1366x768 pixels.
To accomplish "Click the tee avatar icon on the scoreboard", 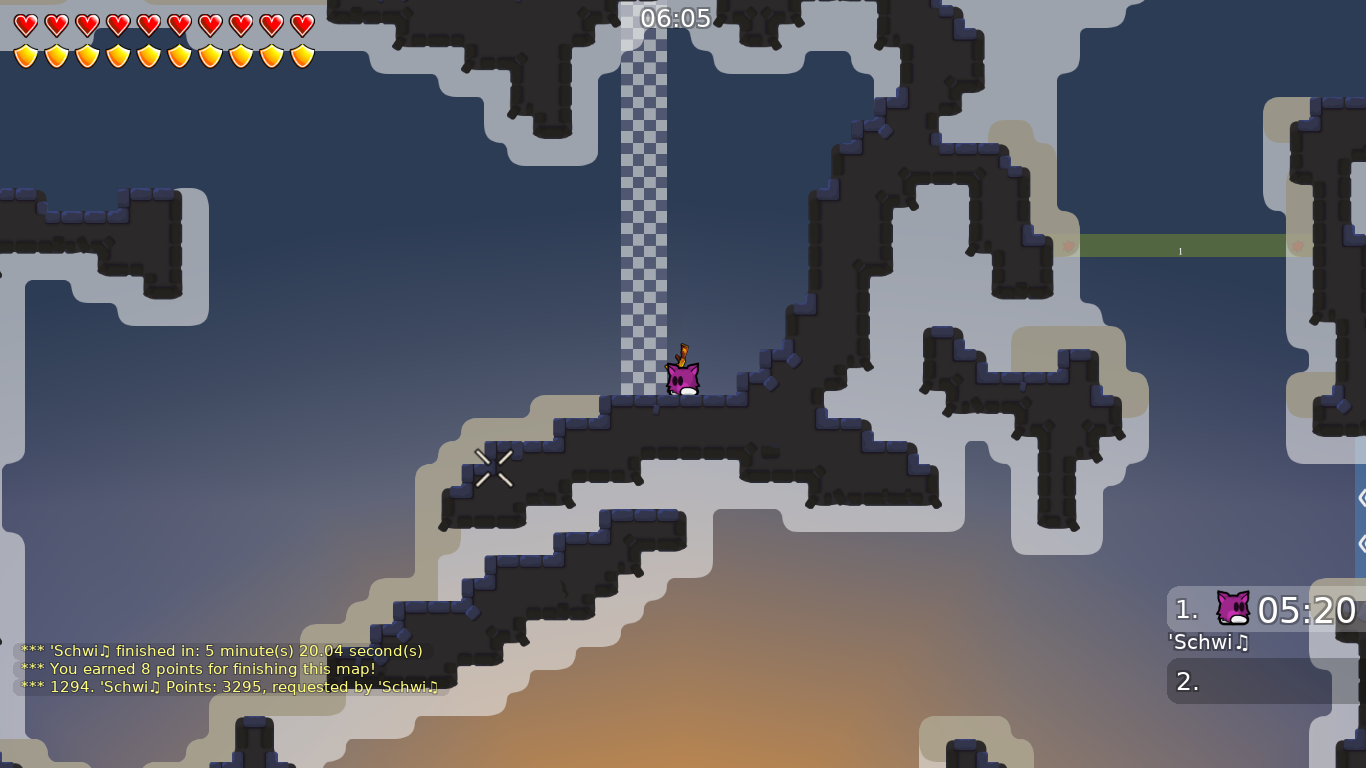I will [x=1234, y=605].
